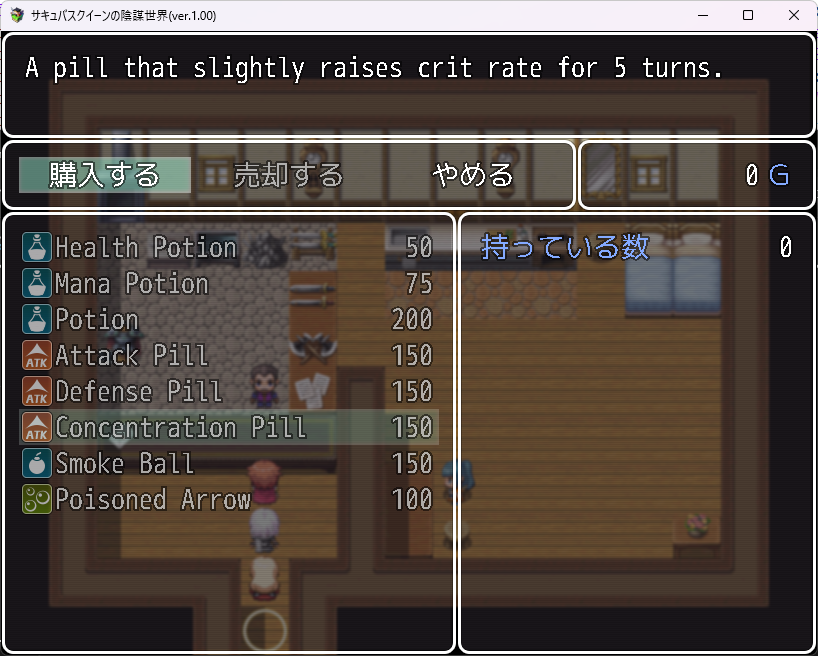Viewport: 818px width, 656px height.
Task: Choose the 売却する (Sell) command
Action: pyautogui.click(x=288, y=176)
